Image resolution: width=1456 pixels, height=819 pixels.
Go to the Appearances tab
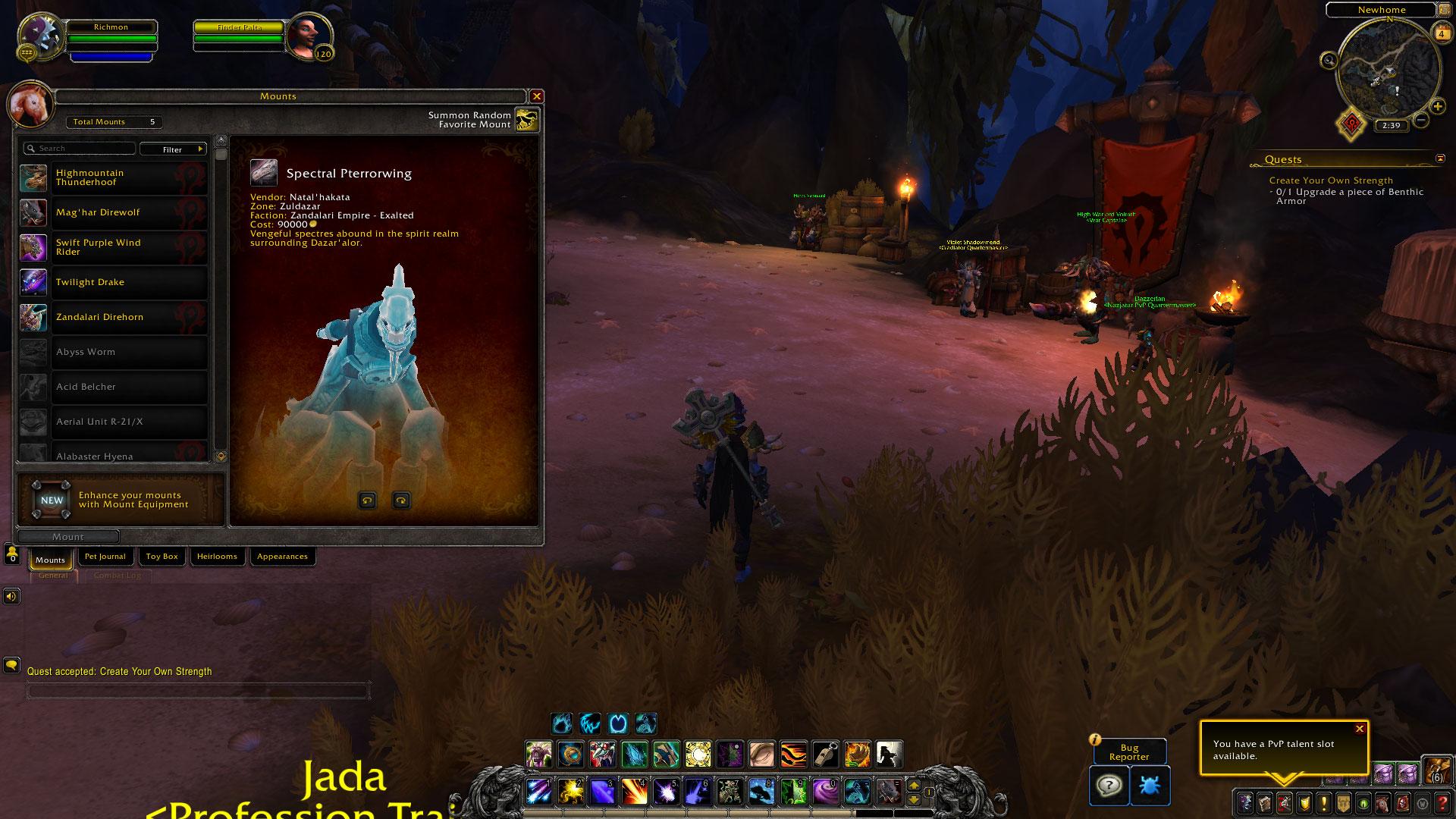[282, 557]
